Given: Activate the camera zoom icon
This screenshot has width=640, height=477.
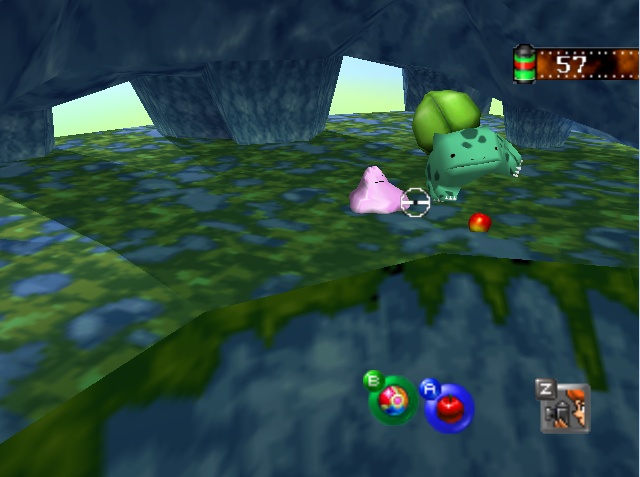Looking at the screenshot, I should click(565, 409).
